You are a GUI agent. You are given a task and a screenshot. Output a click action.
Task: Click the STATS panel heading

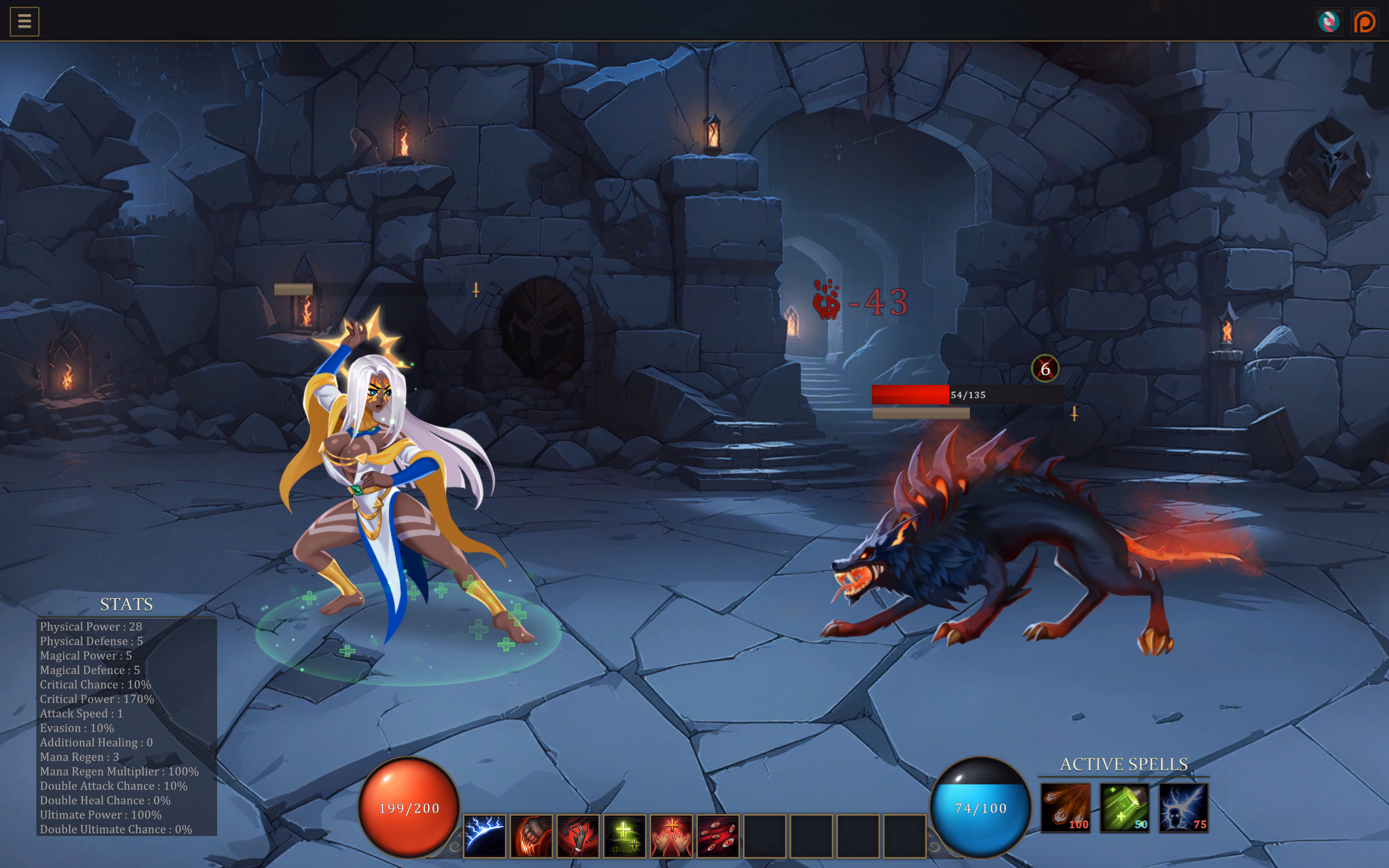tap(126, 605)
